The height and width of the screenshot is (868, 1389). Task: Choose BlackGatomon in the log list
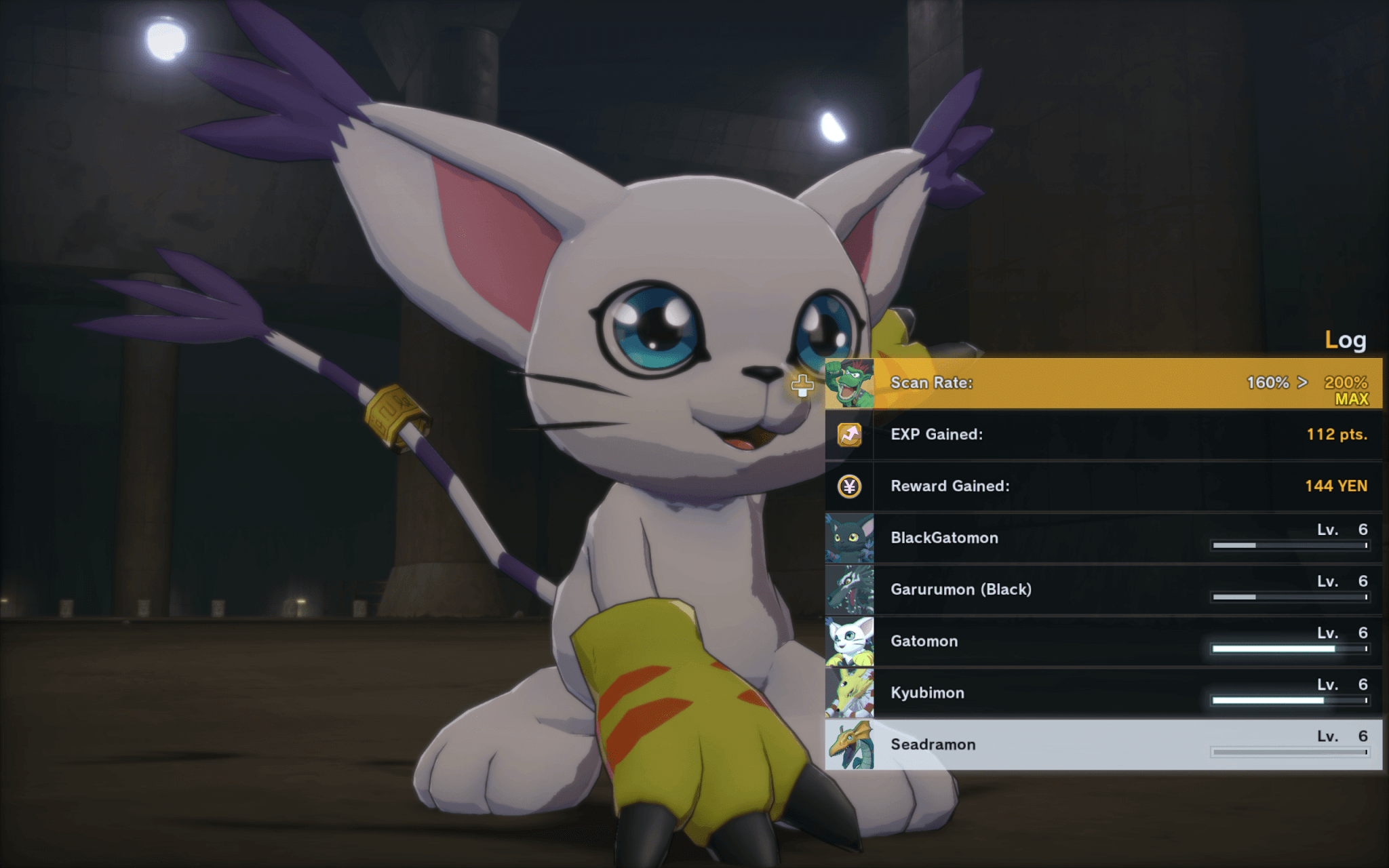1103,538
